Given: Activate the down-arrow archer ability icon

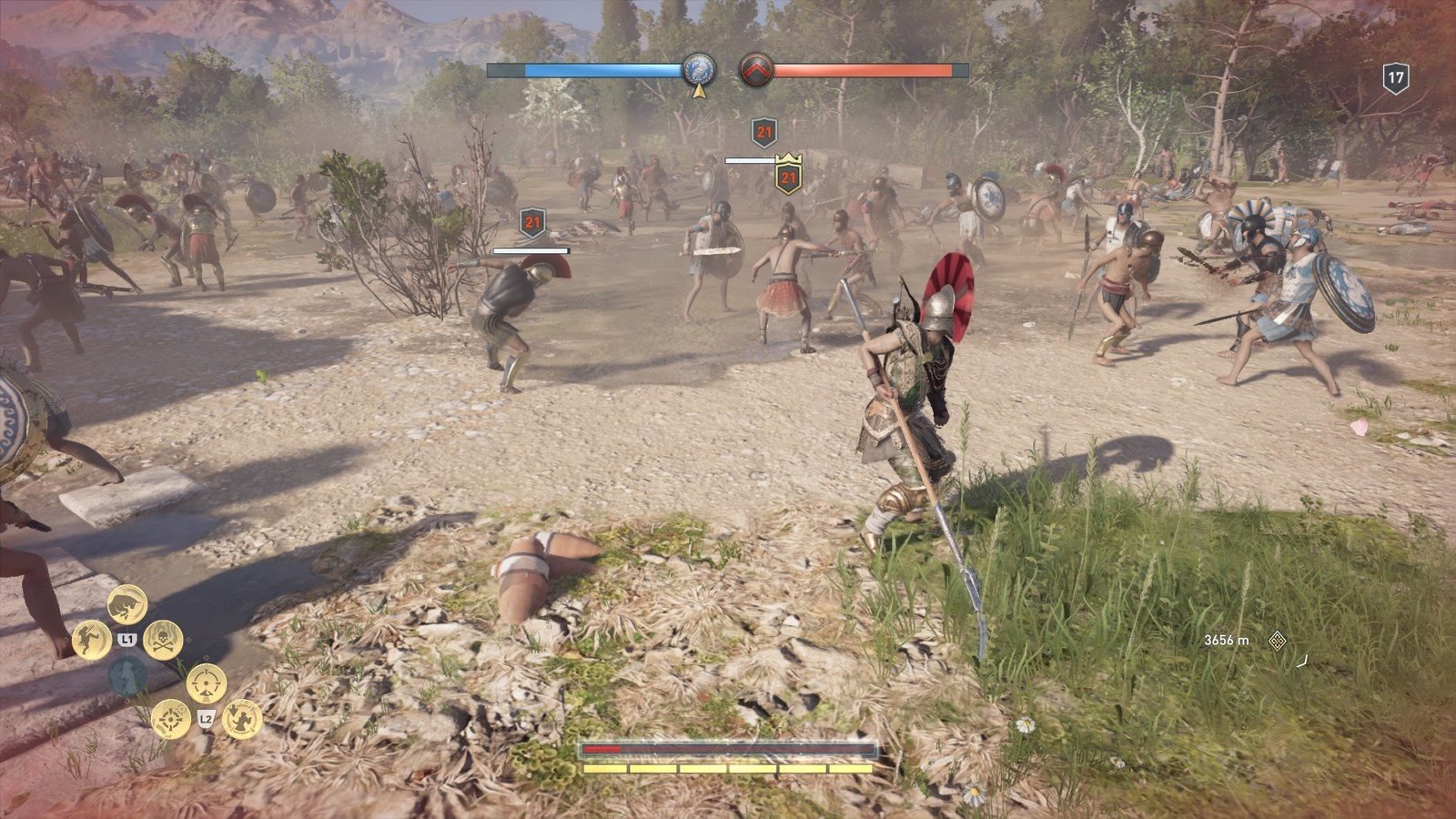Looking at the screenshot, I should (242, 719).
